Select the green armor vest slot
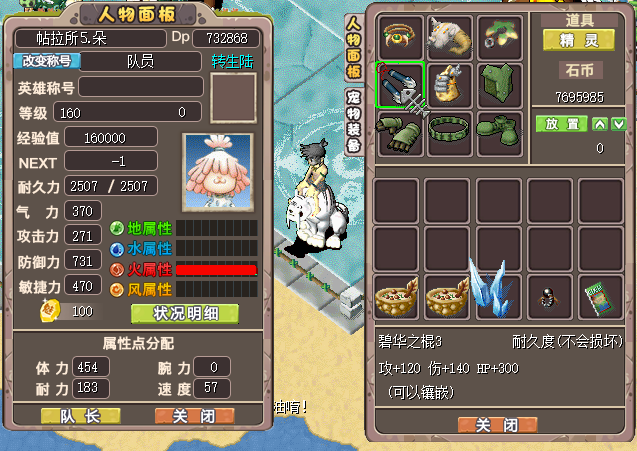 (x=501, y=85)
